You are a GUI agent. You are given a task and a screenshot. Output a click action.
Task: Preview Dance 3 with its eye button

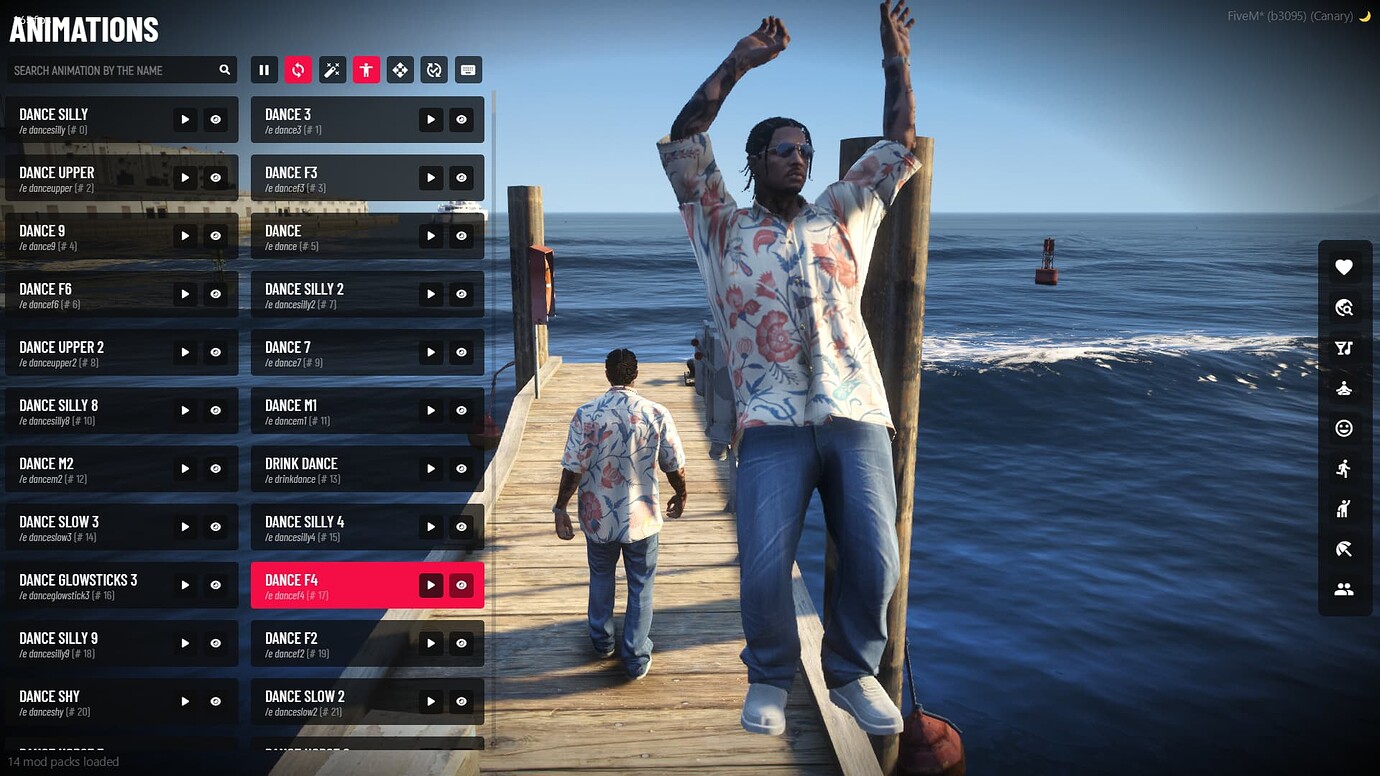pos(461,120)
